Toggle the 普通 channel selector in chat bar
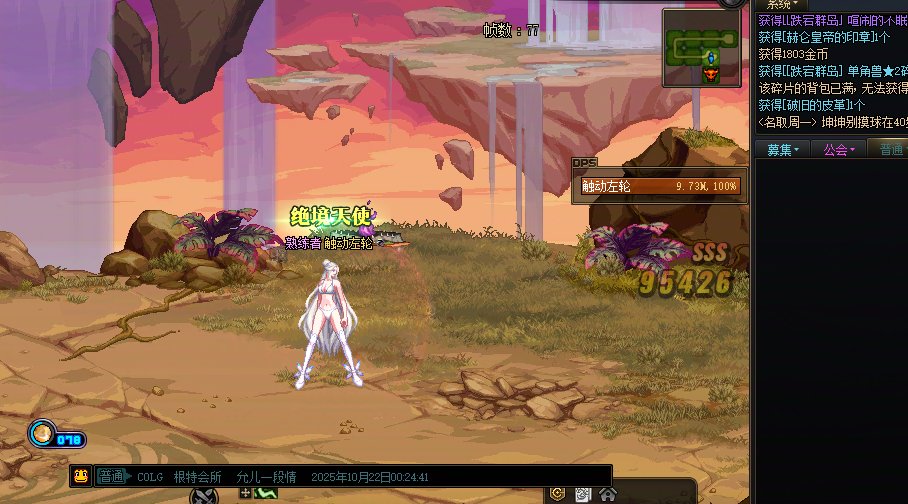This screenshot has width=908, height=504. pyautogui.click(x=112, y=477)
